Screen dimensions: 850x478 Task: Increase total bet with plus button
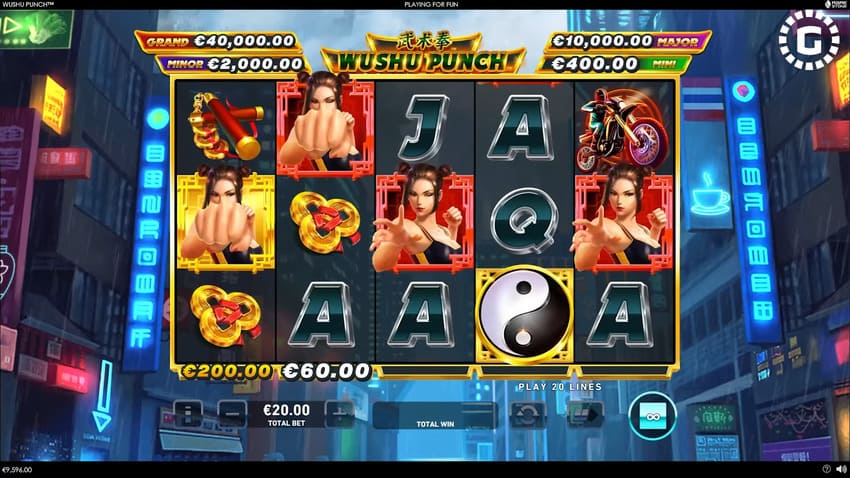click(340, 413)
